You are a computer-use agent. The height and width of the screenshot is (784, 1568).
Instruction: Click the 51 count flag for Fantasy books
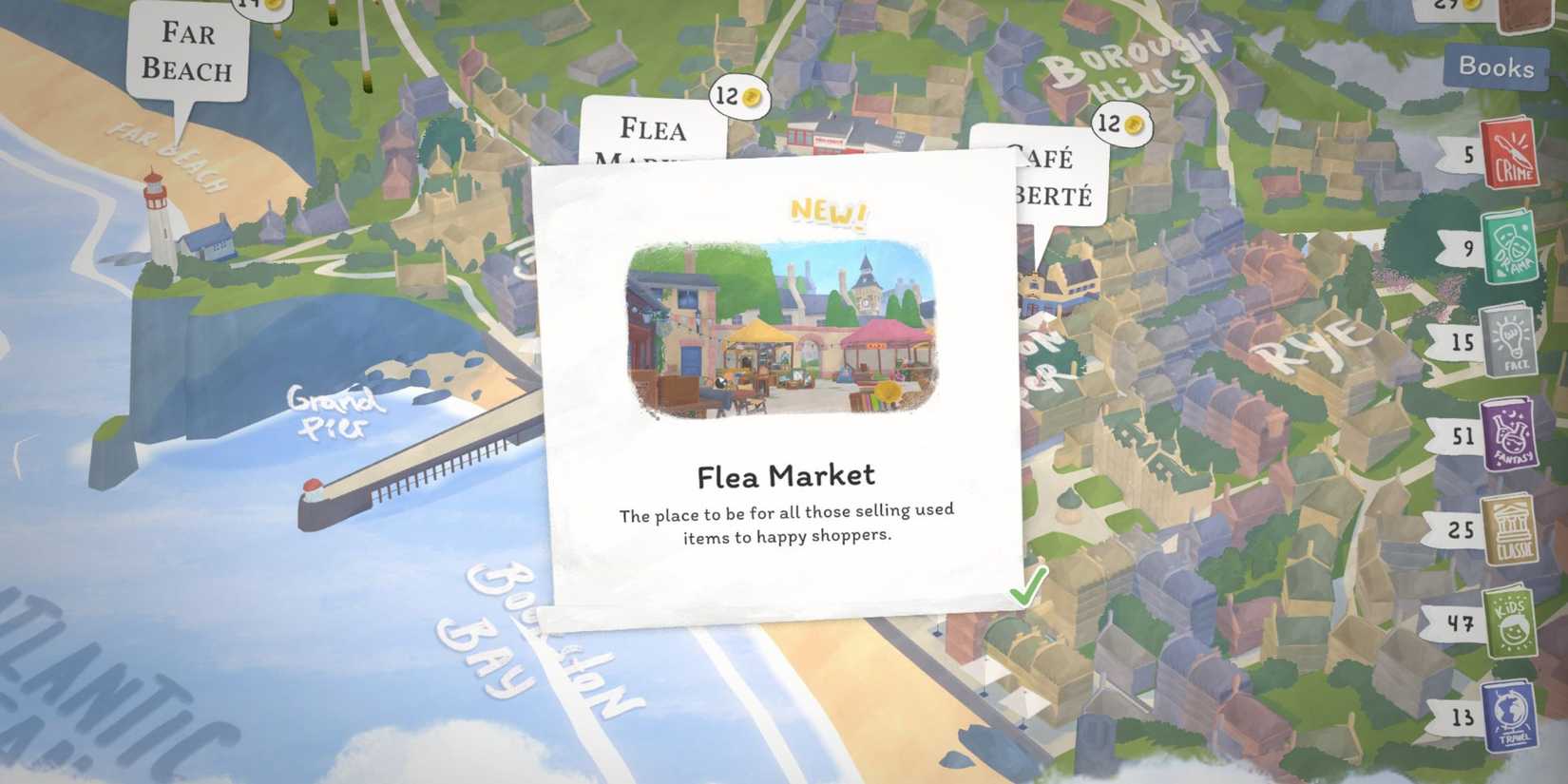(x=1461, y=435)
